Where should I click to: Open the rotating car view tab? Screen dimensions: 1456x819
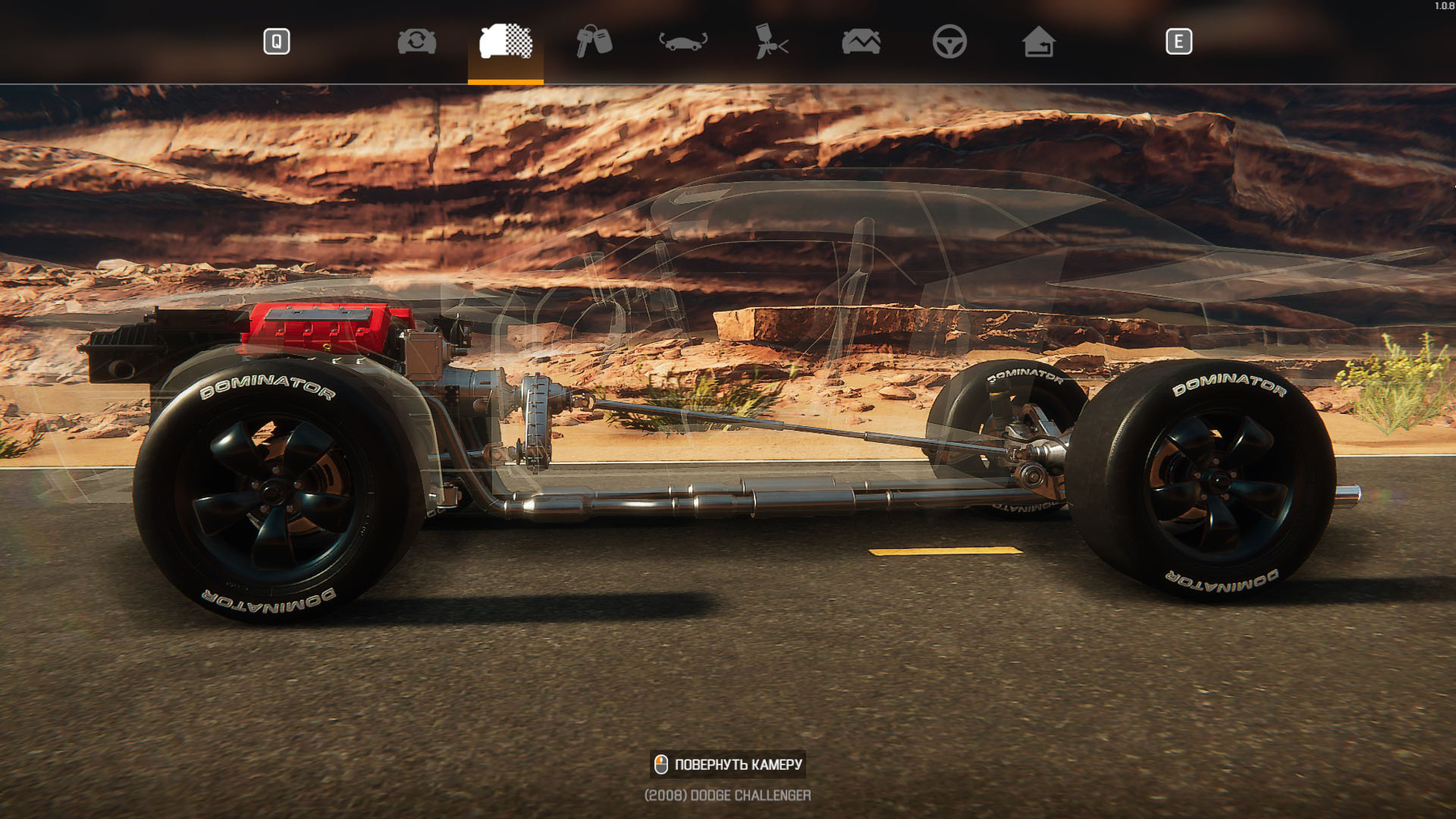683,41
